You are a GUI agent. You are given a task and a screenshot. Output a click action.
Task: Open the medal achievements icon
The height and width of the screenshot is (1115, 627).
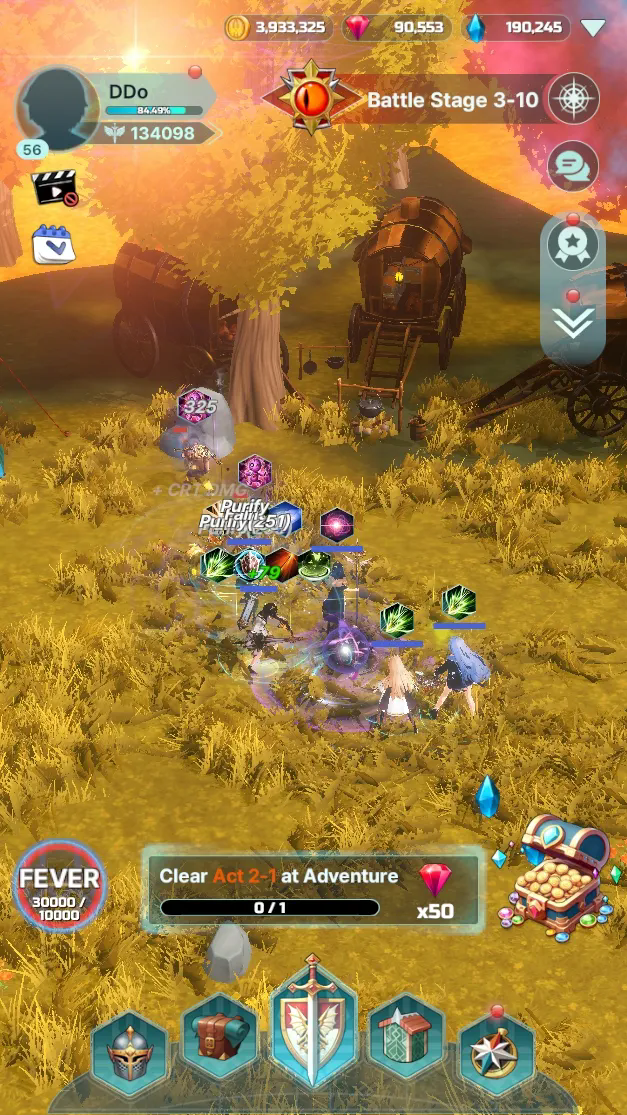click(x=573, y=245)
